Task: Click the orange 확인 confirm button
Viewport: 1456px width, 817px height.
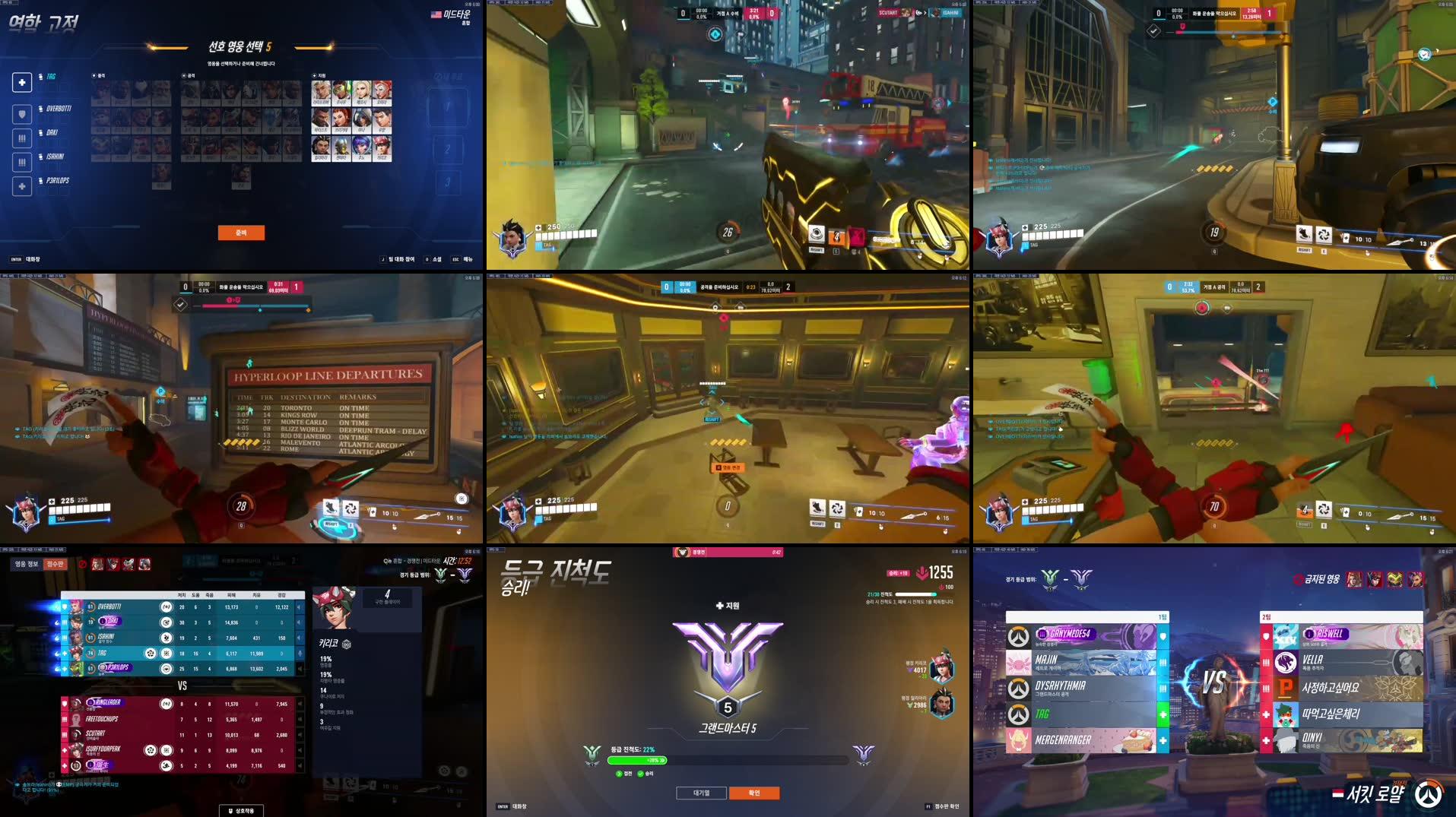Action: coord(754,793)
